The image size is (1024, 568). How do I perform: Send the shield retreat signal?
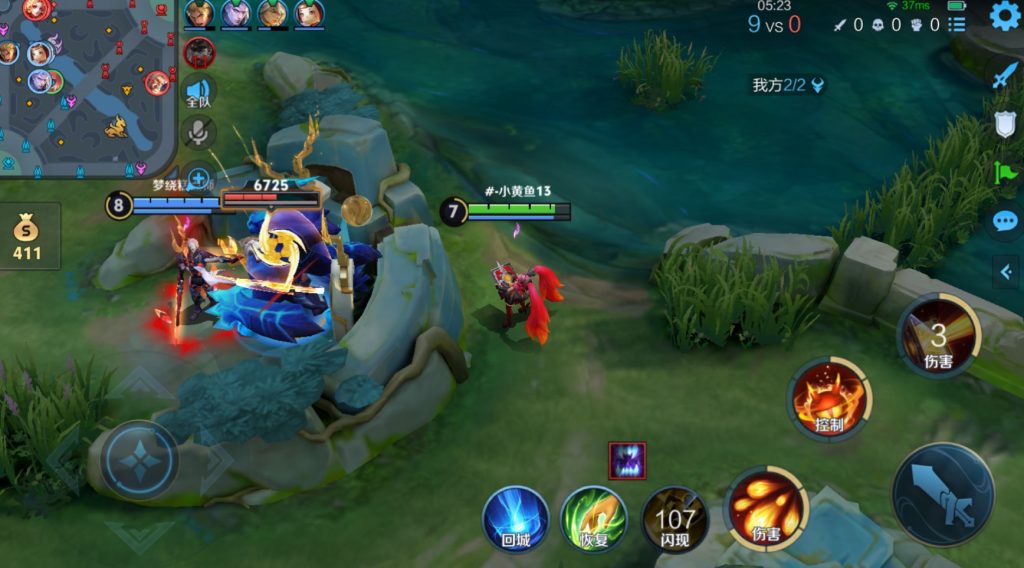pos(1004,124)
